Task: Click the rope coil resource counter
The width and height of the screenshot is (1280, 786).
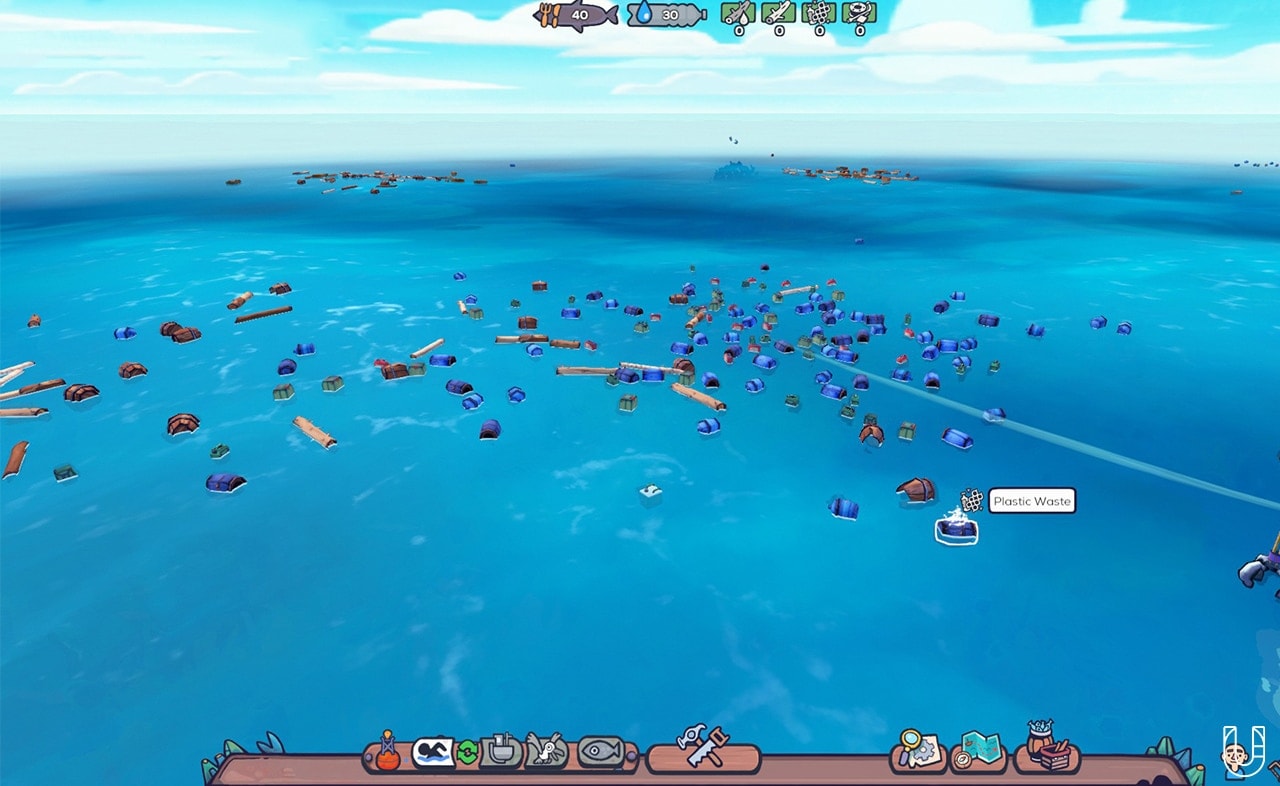Action: click(860, 14)
